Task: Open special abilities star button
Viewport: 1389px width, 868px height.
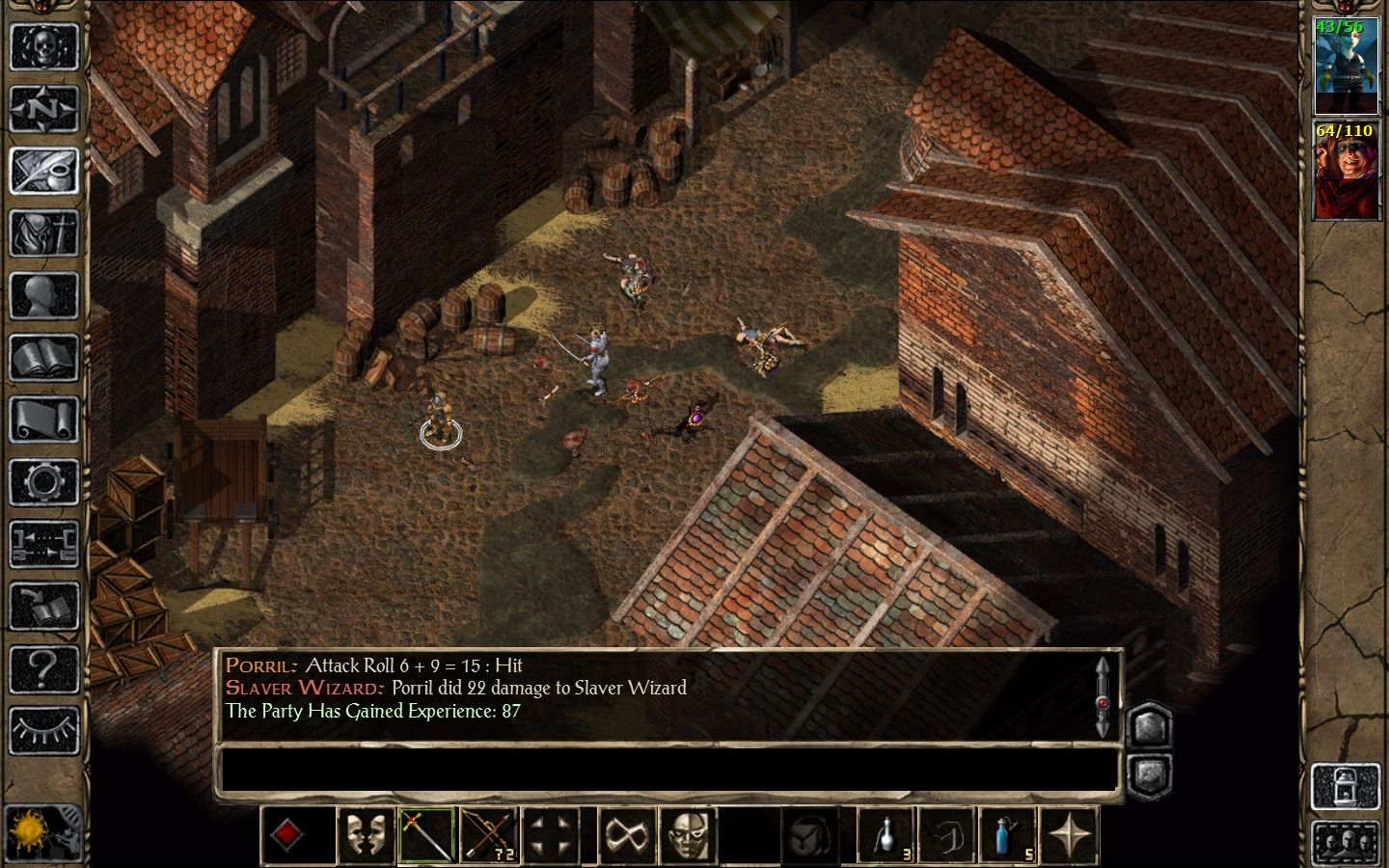Action: [x=1070, y=834]
